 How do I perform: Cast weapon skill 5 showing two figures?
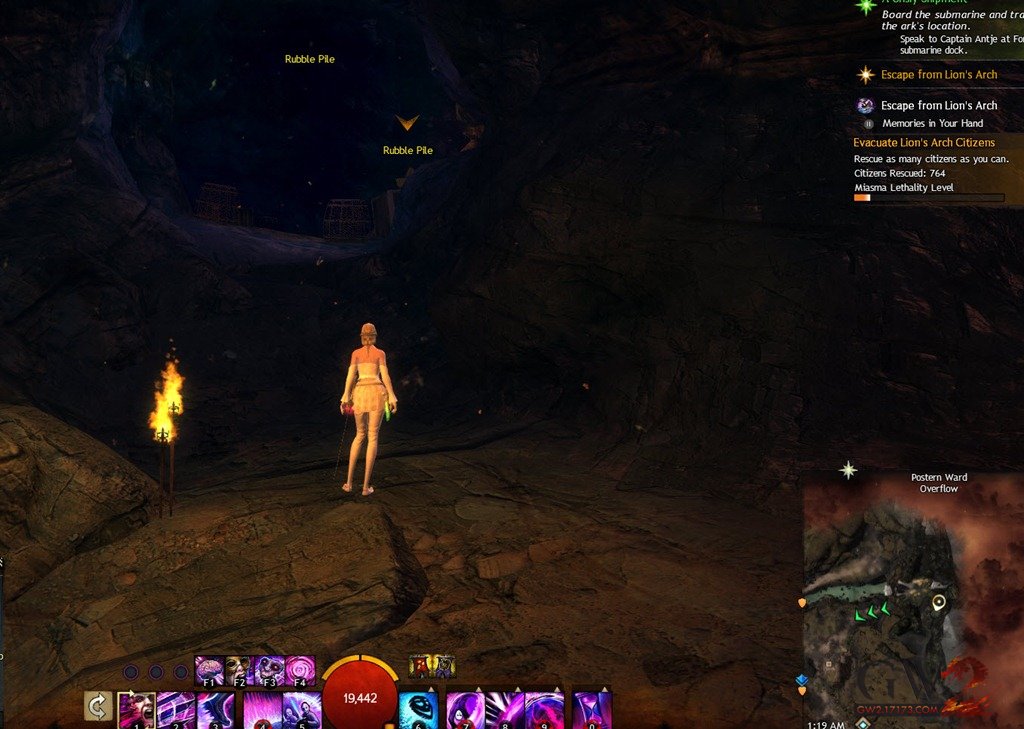click(302, 710)
